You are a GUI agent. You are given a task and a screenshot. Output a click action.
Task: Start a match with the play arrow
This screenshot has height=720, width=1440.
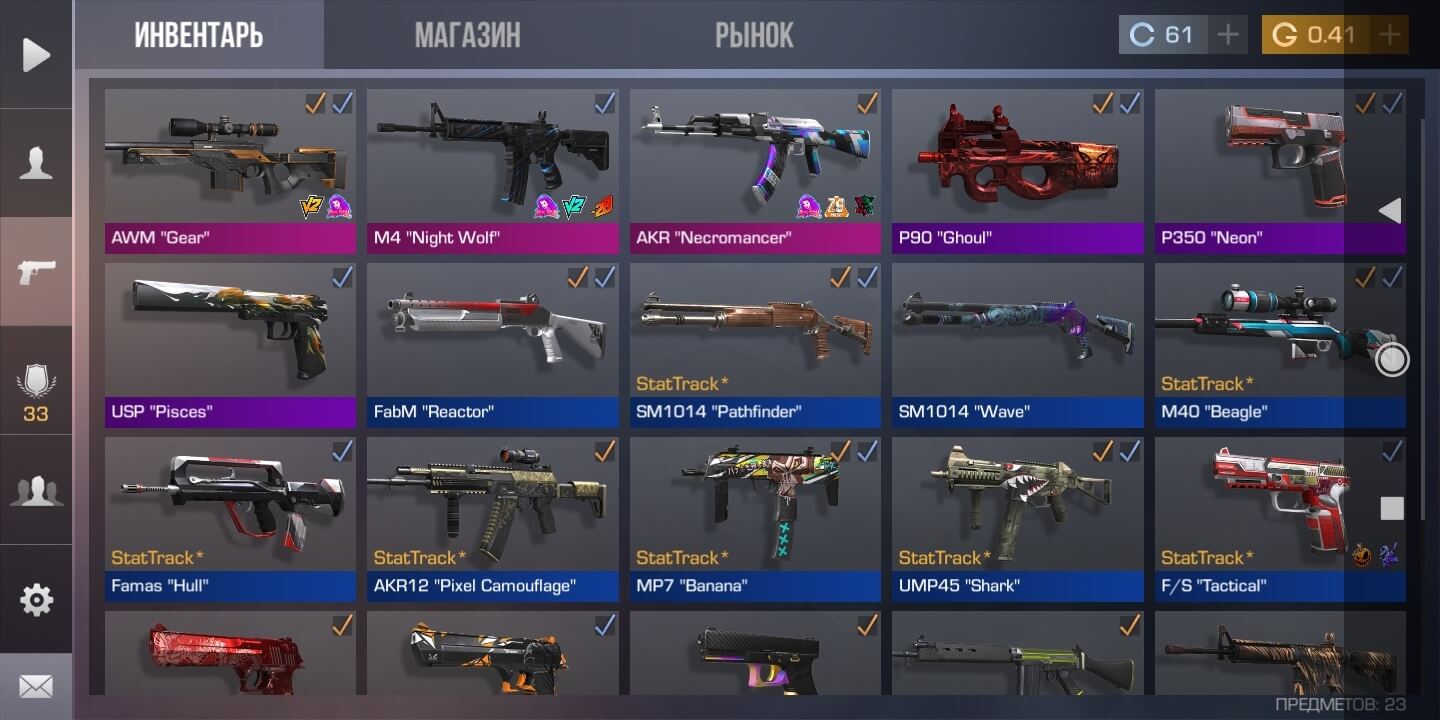pyautogui.click(x=36, y=55)
